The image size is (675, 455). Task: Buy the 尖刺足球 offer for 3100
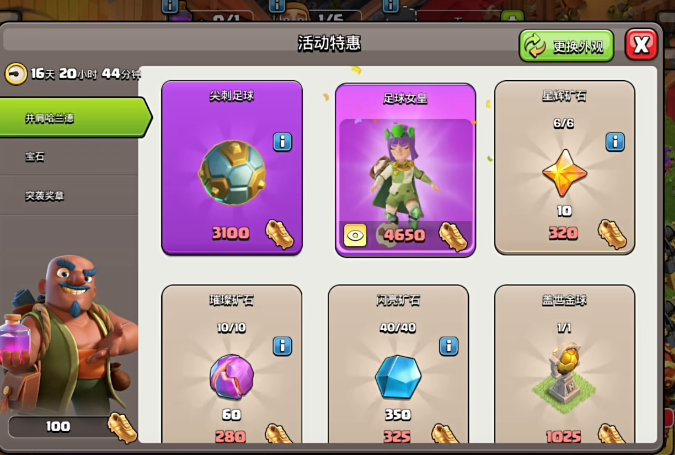(232, 168)
